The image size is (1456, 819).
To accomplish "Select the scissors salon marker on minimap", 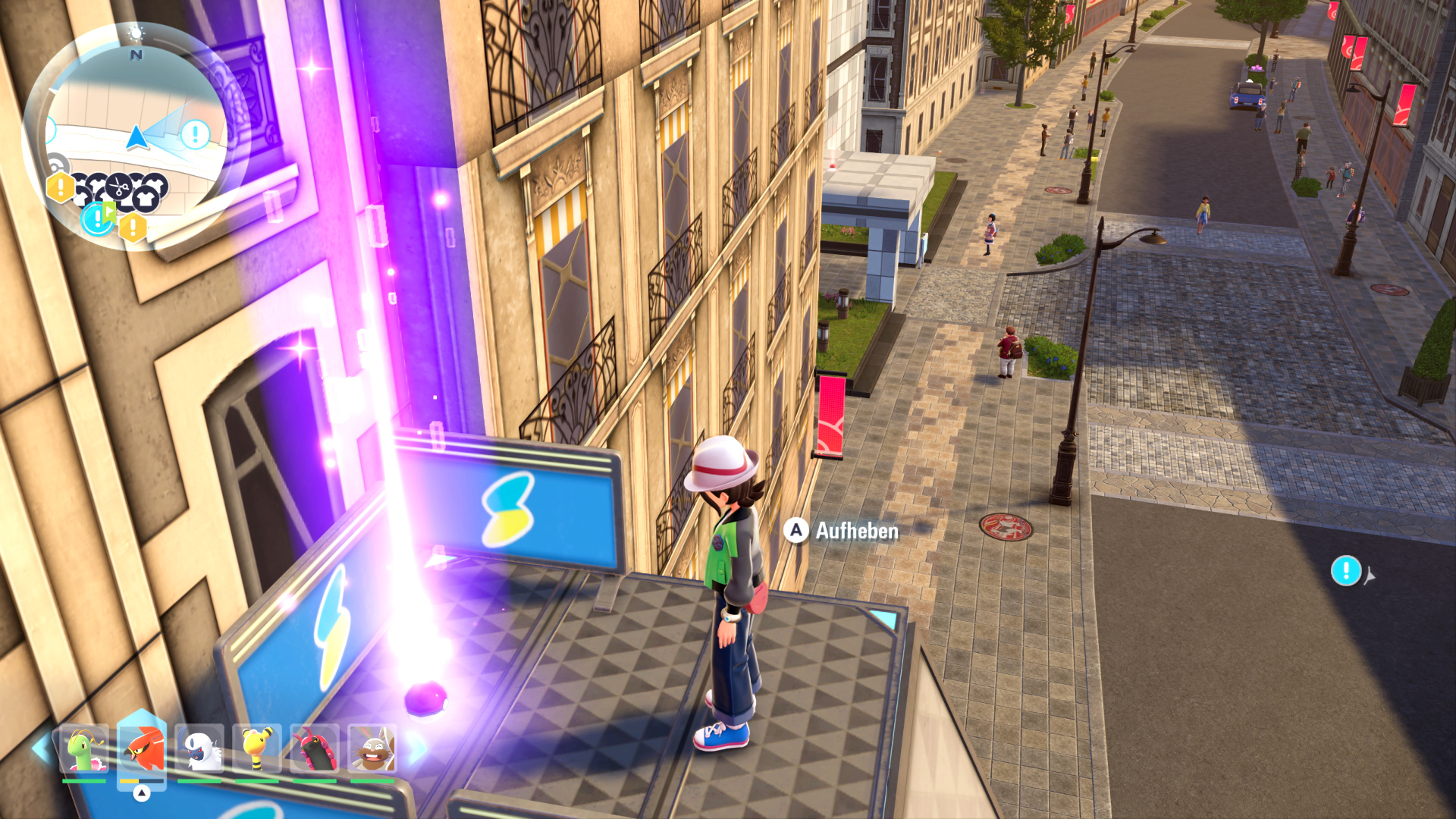I will 120,184.
